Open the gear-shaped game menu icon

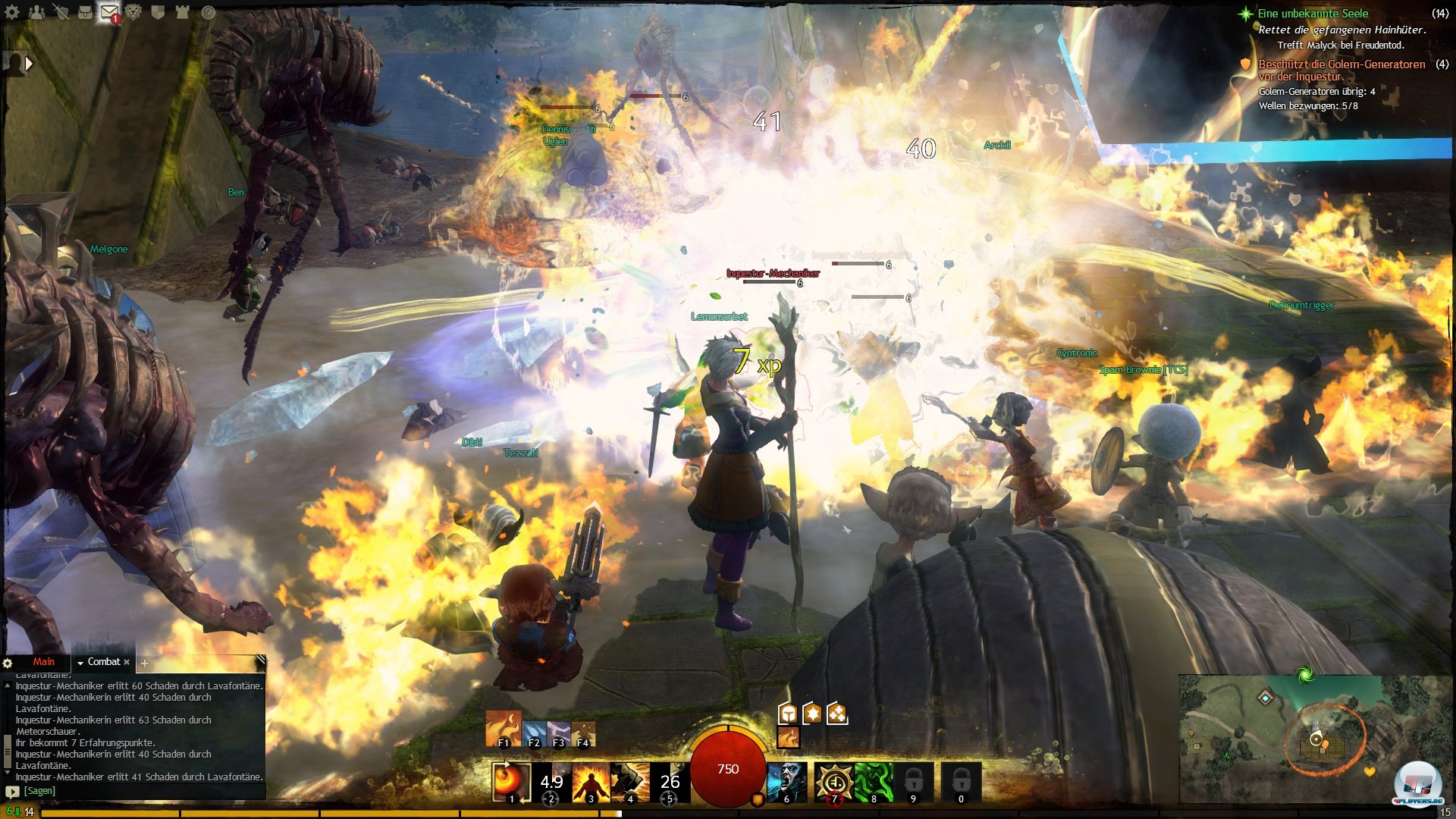click(x=12, y=12)
